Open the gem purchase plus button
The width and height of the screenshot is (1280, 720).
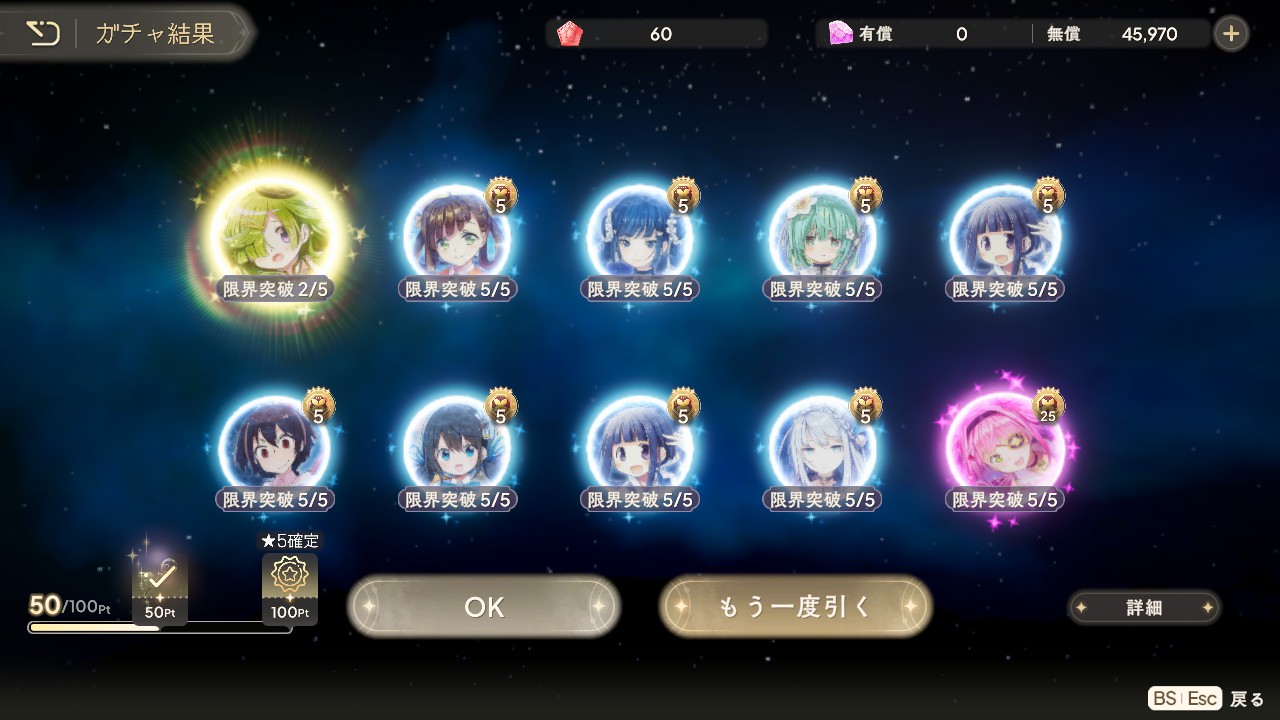pyautogui.click(x=1231, y=34)
